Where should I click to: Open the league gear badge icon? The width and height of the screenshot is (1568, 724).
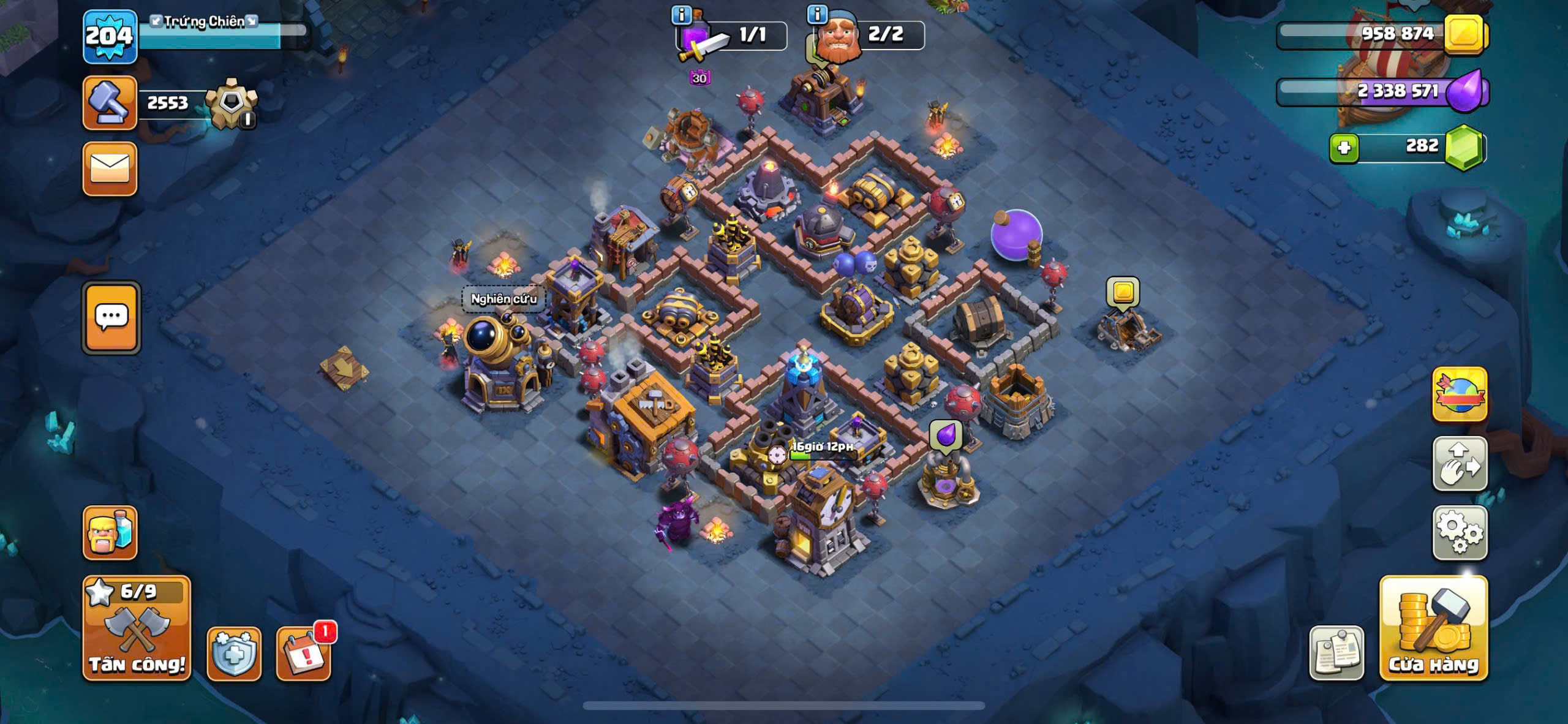pos(231,103)
